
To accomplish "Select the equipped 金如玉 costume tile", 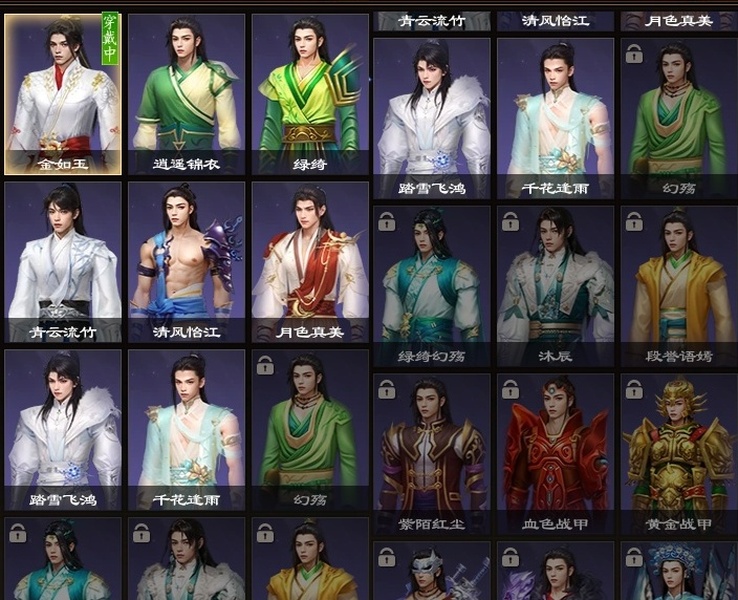I will (x=63, y=94).
